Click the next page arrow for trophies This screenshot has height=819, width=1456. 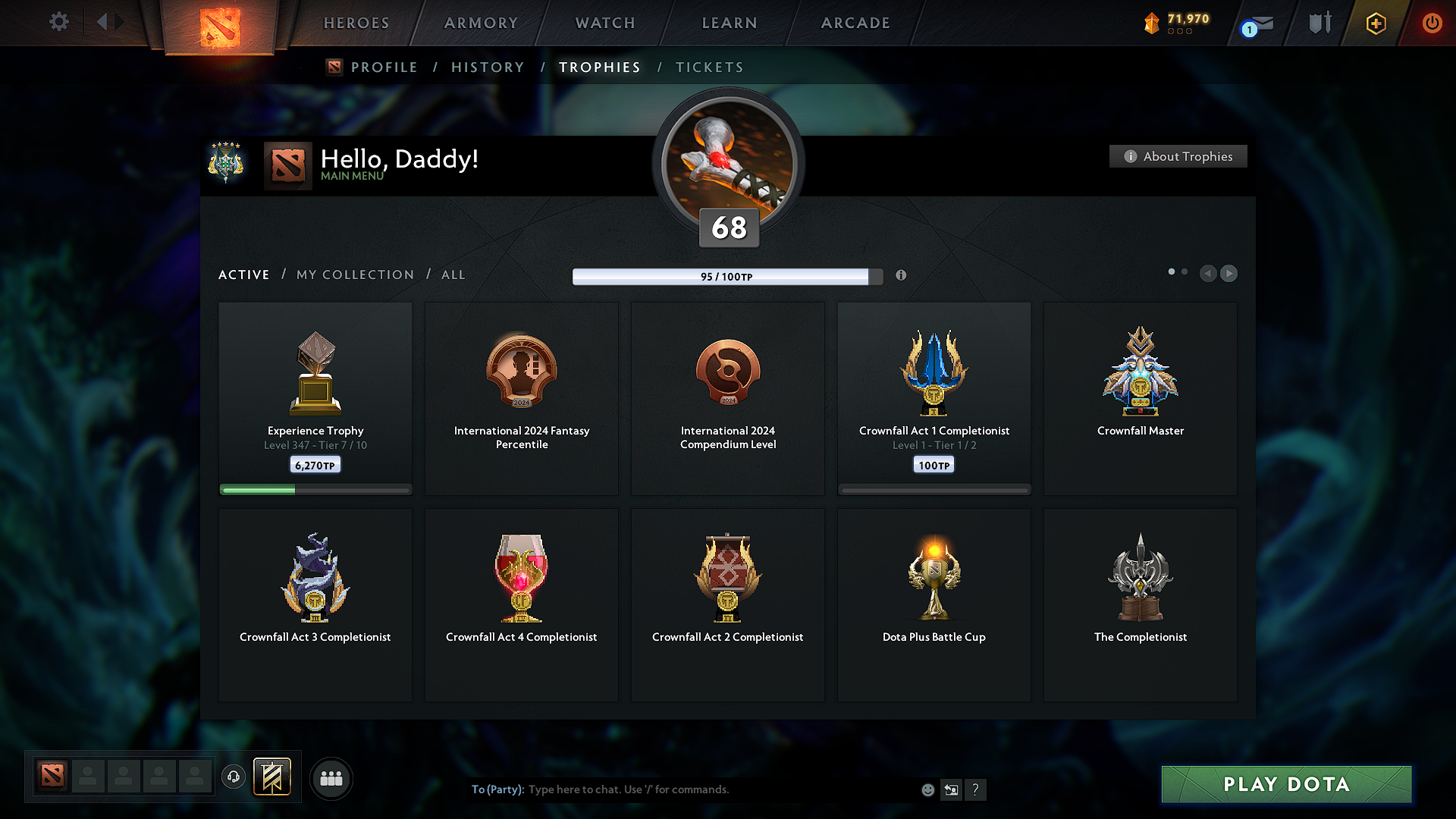(x=1229, y=274)
